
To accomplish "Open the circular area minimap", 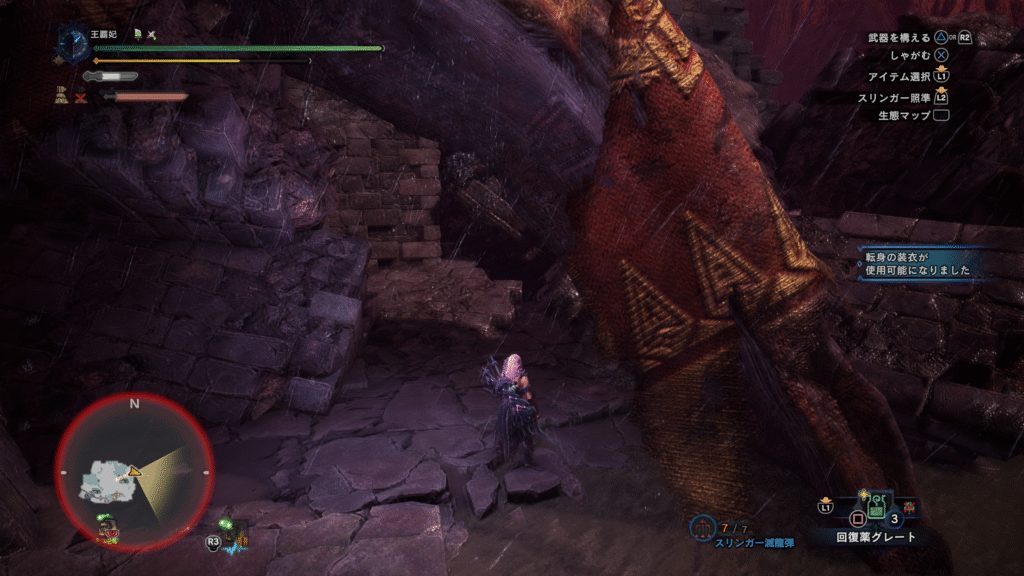I will click(134, 470).
